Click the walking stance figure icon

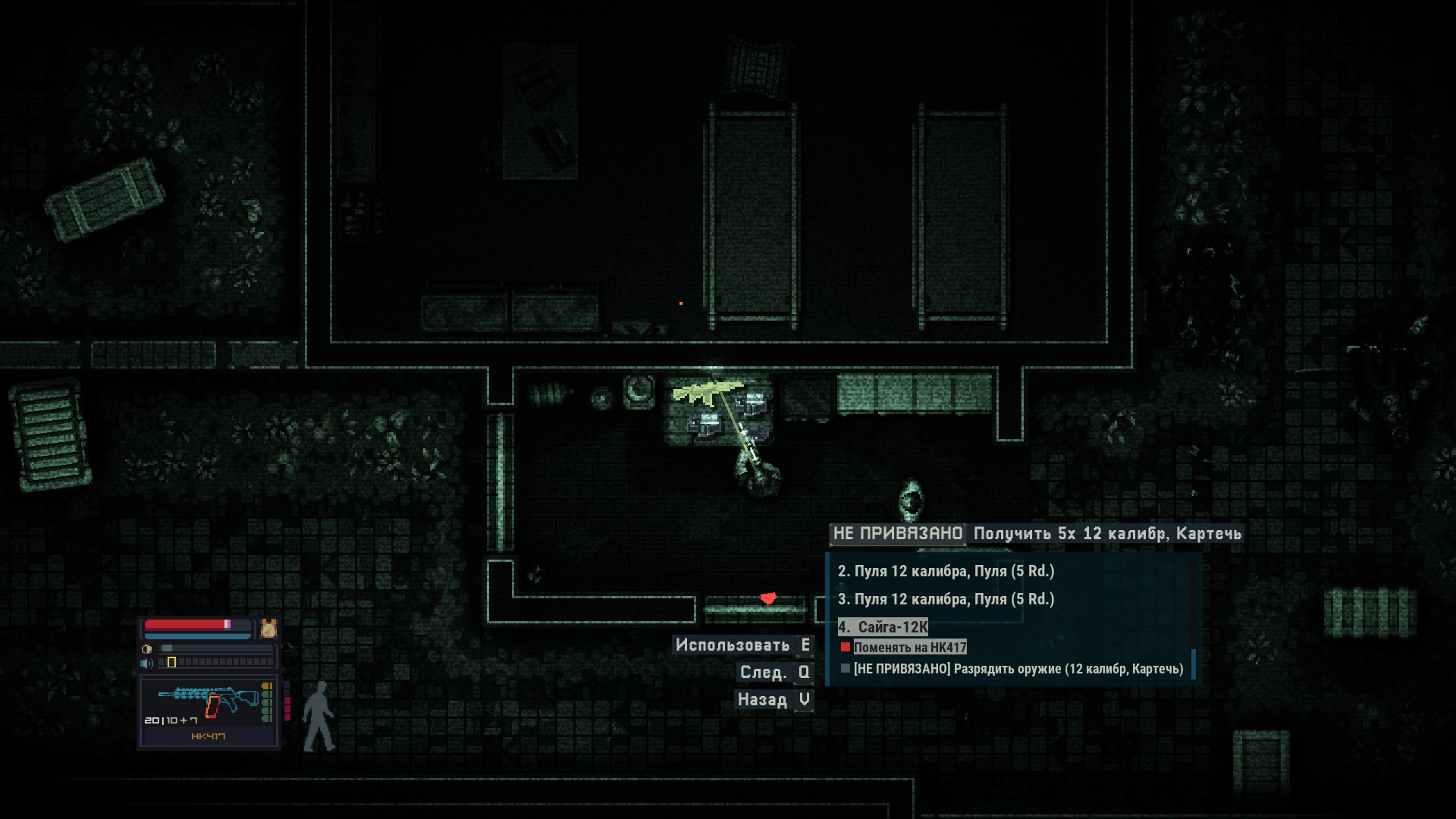(318, 717)
